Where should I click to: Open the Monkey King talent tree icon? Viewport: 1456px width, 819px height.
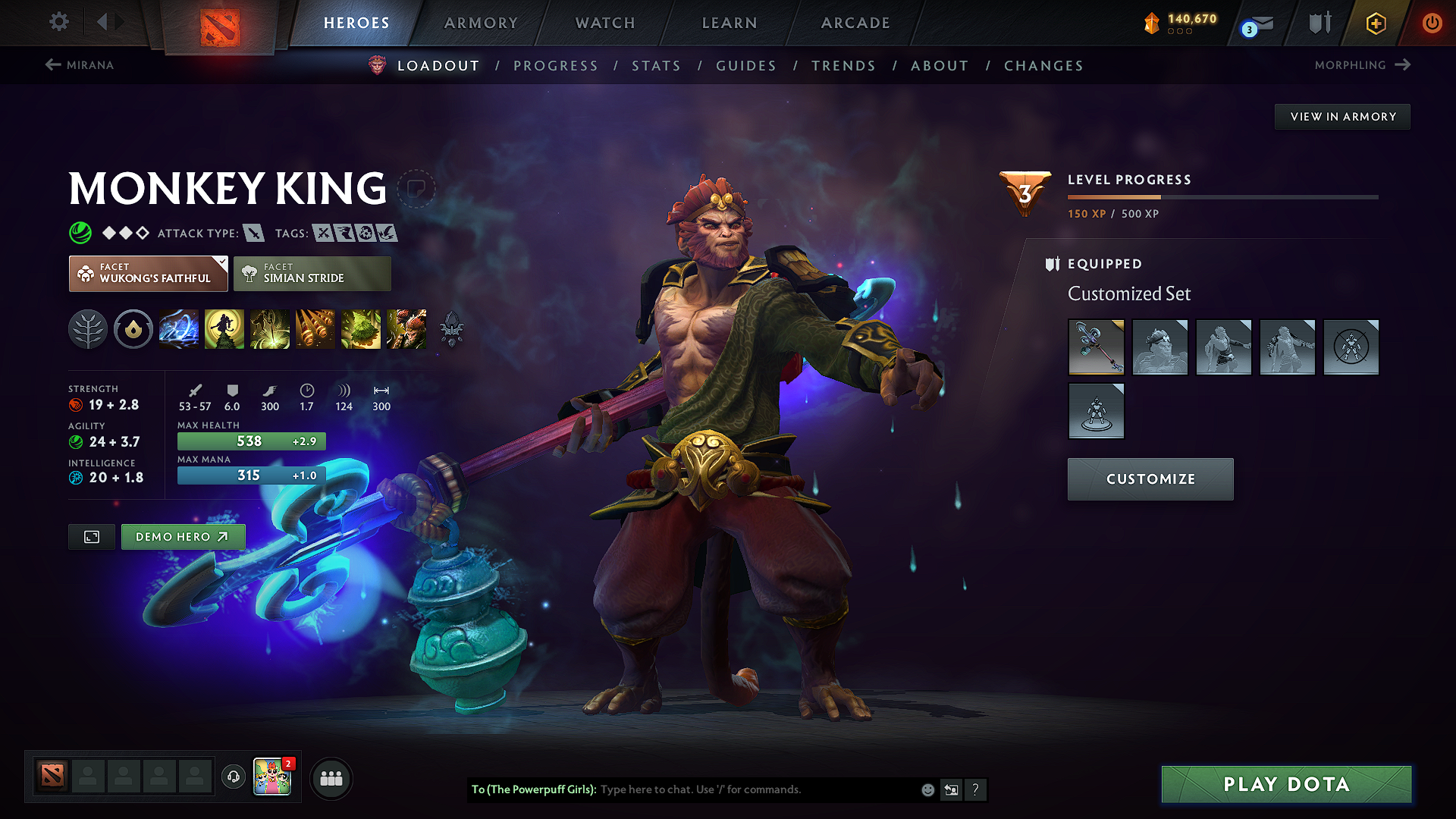[x=88, y=329]
